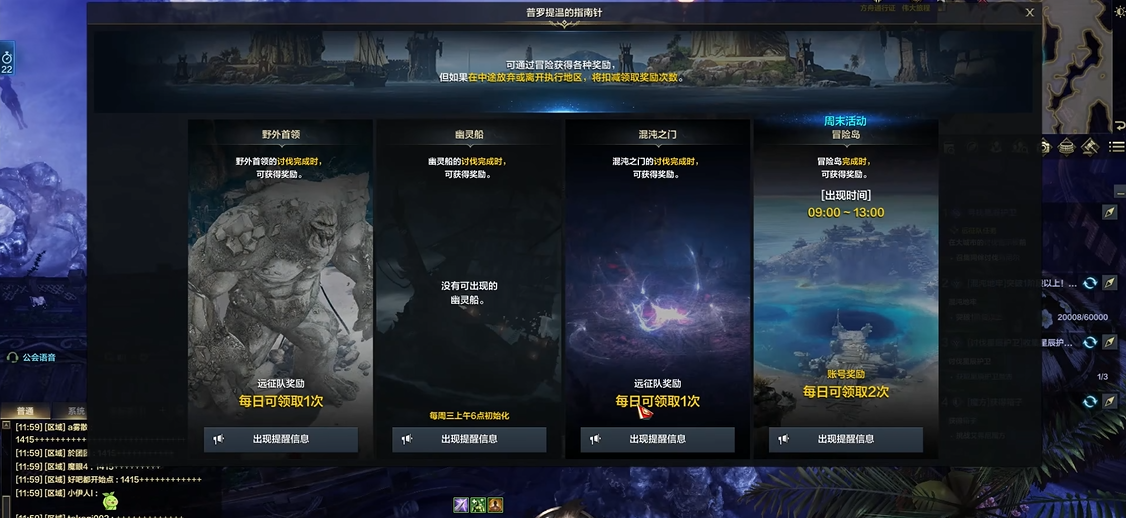
Task: Enable 出现提醒信息 alert under 混沌之门
Action: pos(657,439)
